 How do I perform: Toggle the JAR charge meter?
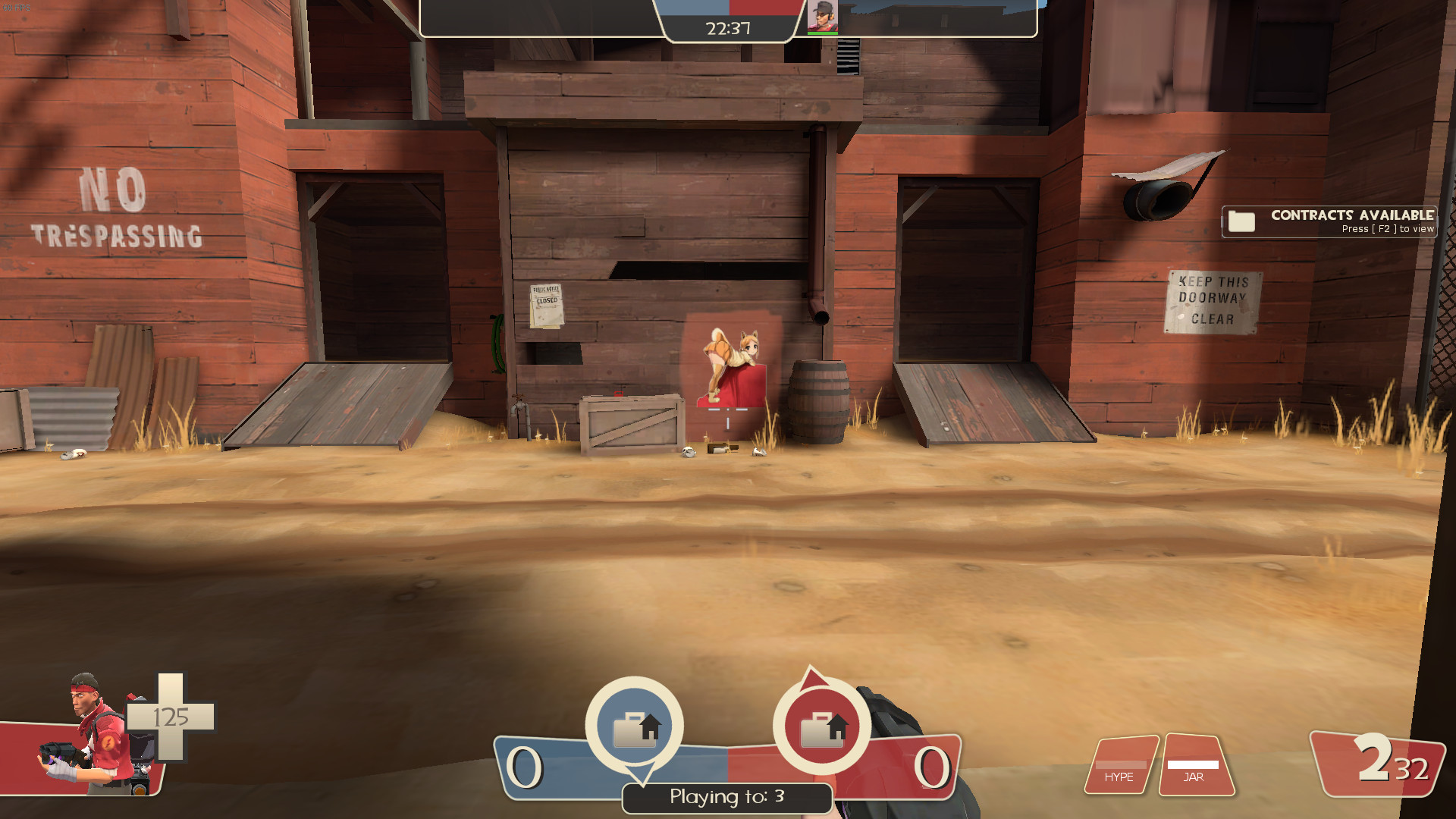point(1196,762)
